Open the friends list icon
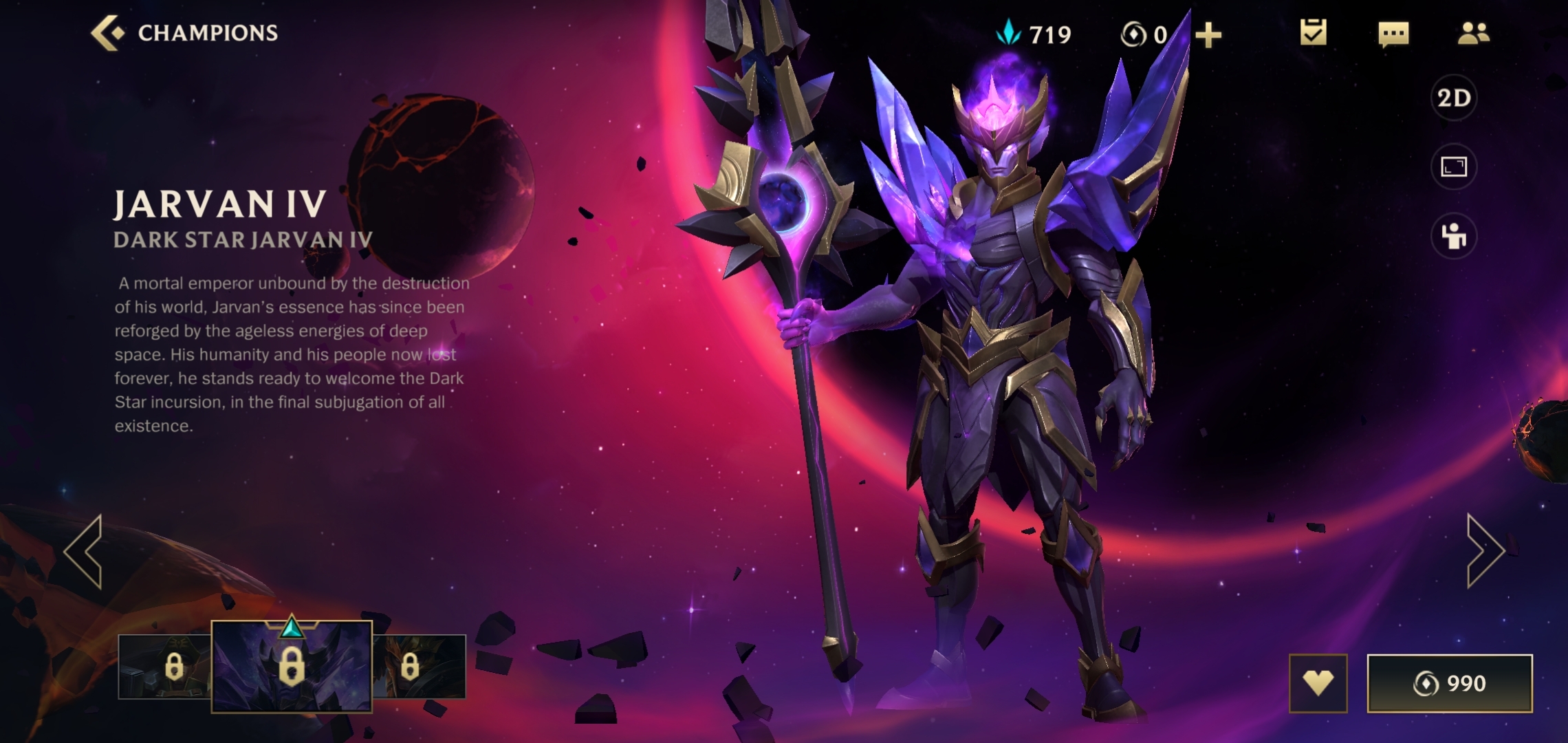This screenshot has width=1568, height=743. (1473, 33)
